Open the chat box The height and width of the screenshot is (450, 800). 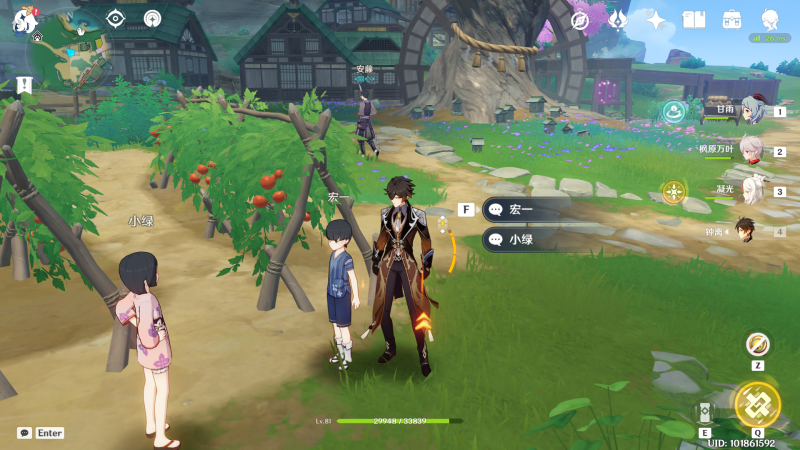point(24,433)
